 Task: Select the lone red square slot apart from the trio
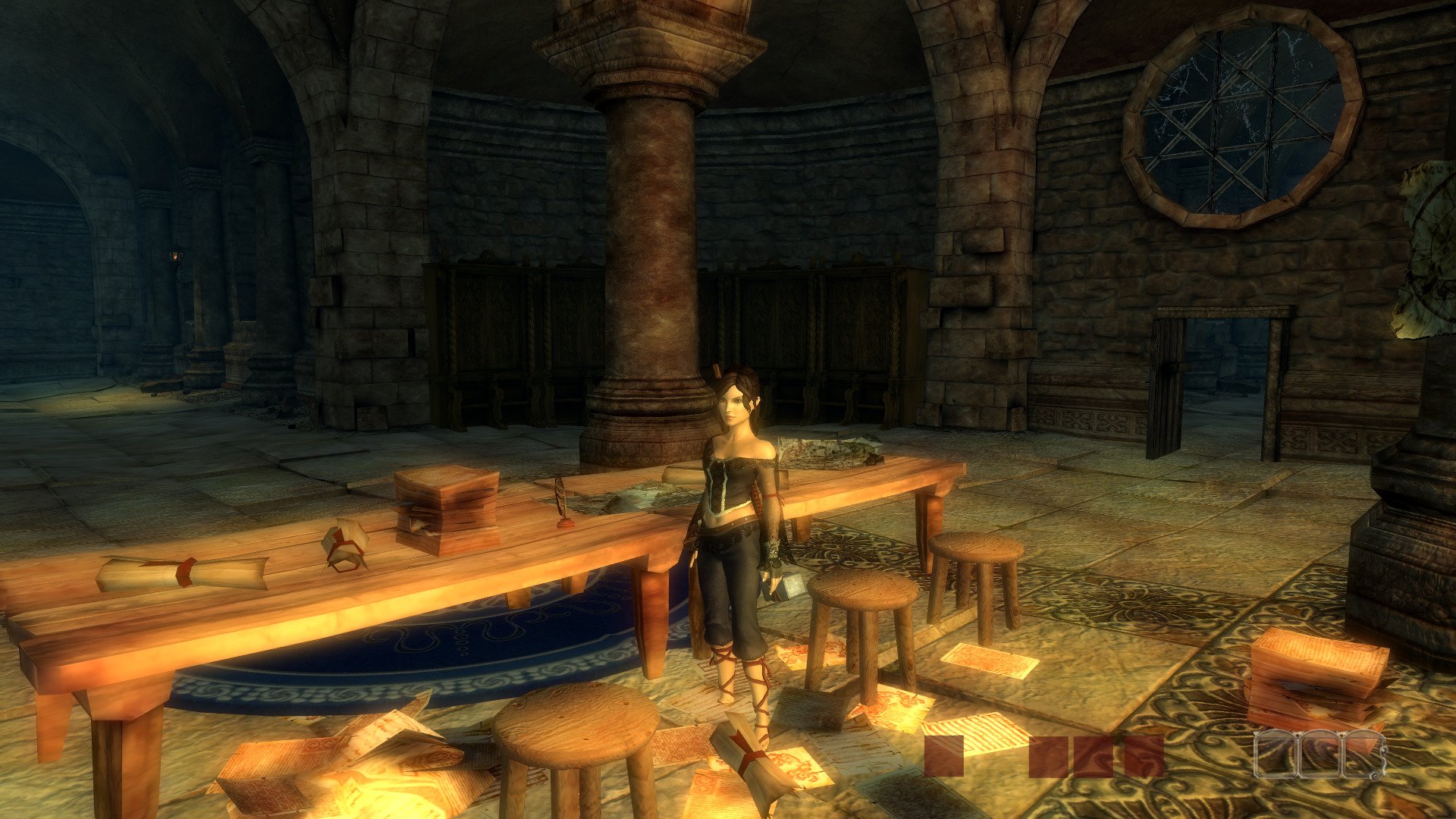coord(944,756)
